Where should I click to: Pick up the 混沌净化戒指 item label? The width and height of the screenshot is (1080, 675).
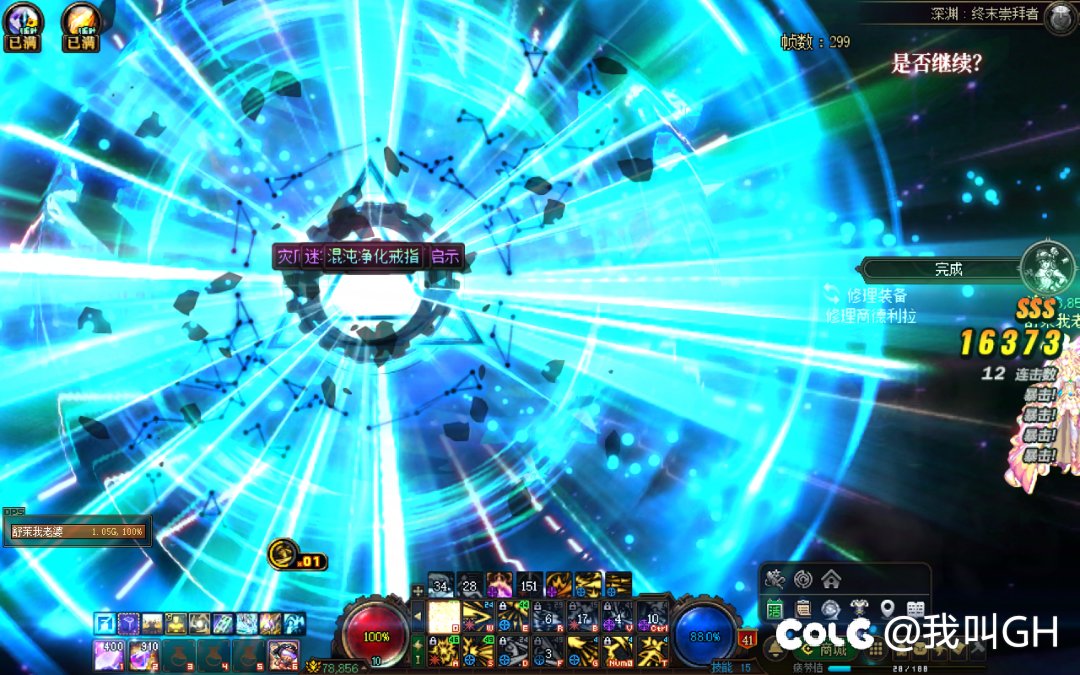374,257
